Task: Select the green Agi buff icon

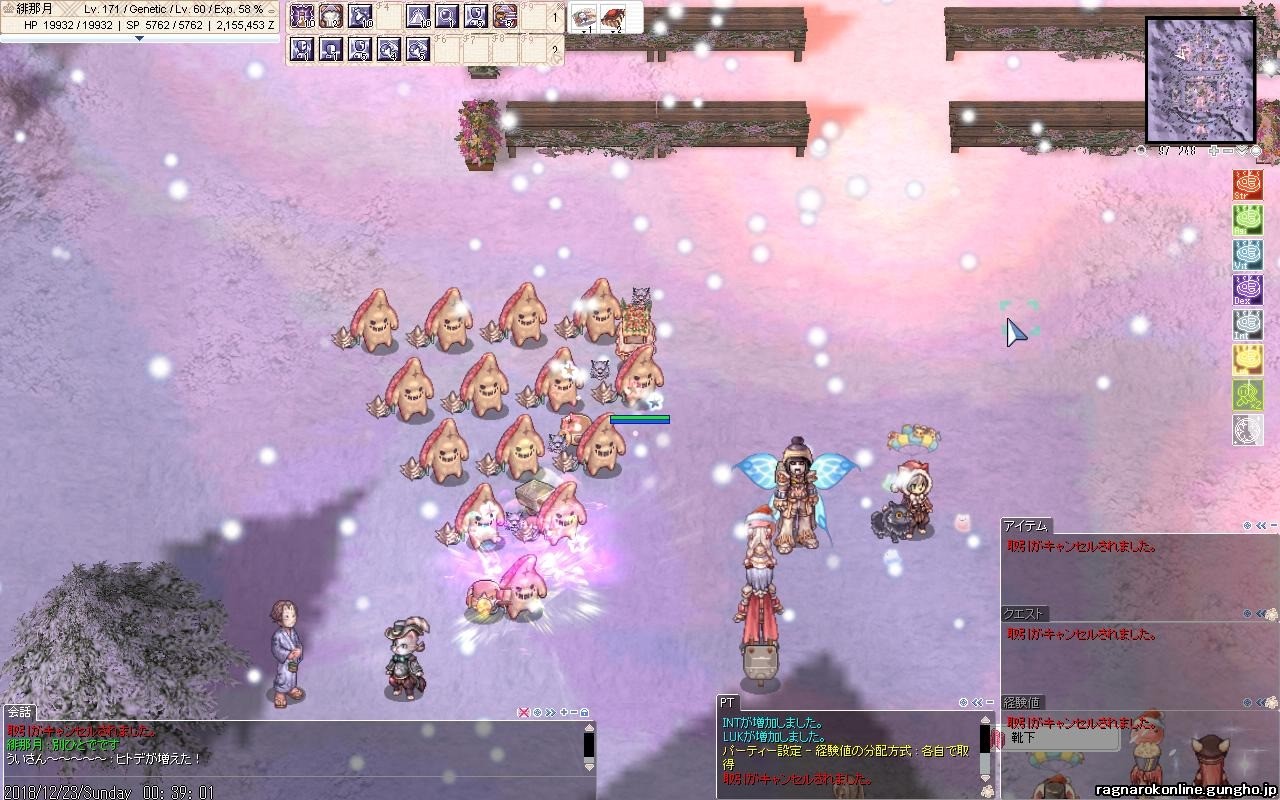Action: [x=1247, y=220]
